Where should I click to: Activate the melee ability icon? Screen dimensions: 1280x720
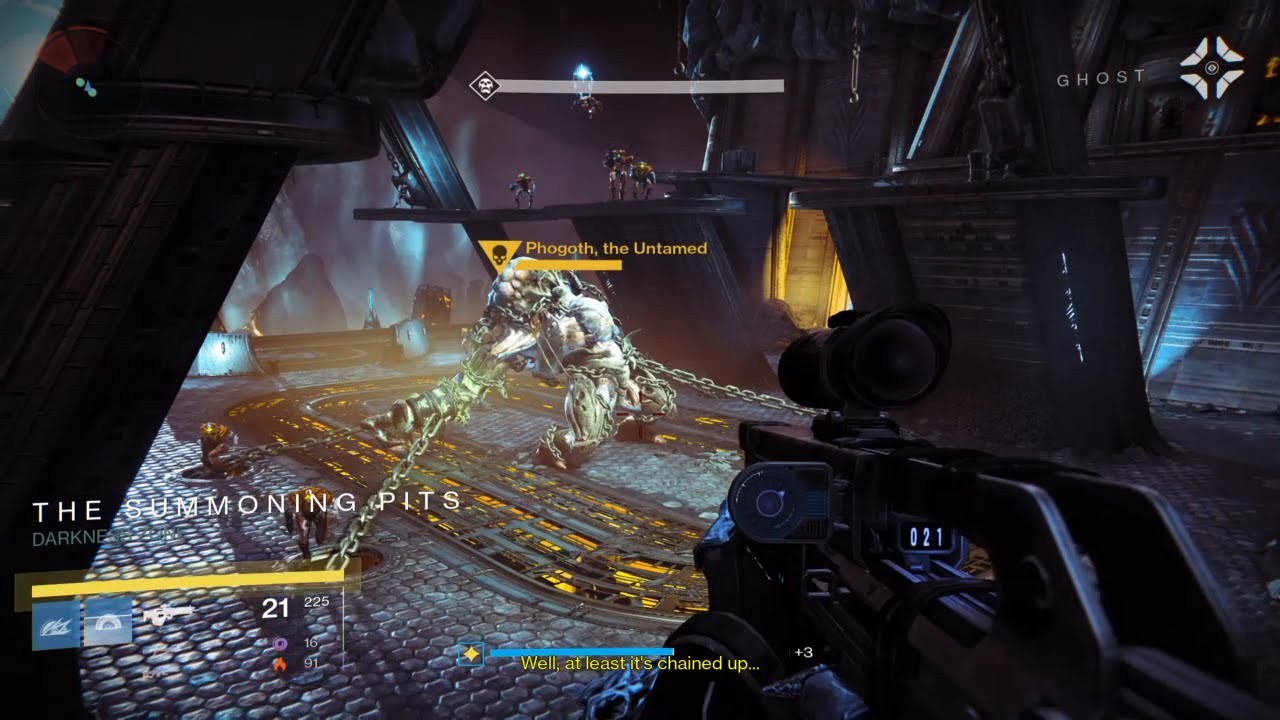(x=107, y=623)
